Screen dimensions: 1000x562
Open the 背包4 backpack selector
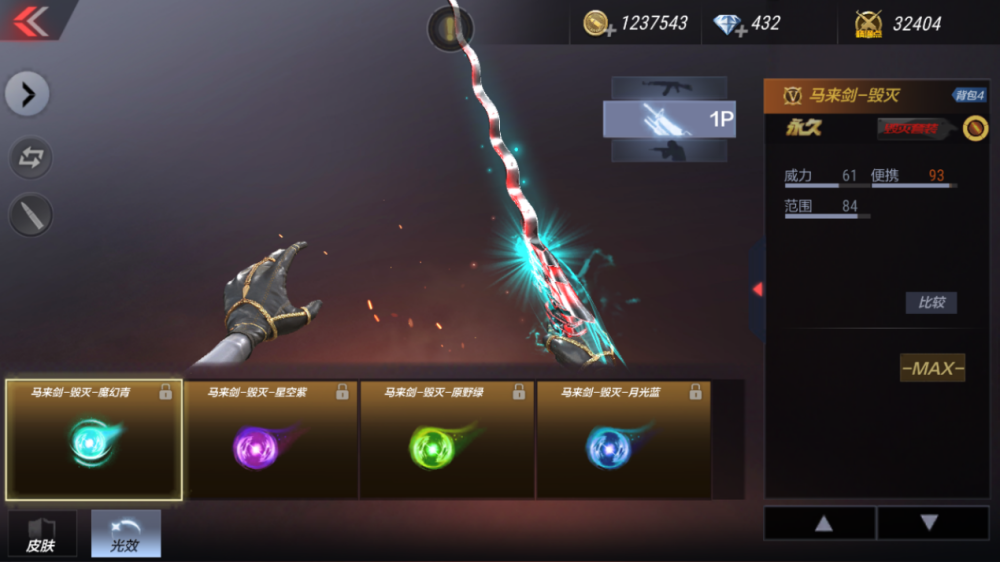pos(969,95)
